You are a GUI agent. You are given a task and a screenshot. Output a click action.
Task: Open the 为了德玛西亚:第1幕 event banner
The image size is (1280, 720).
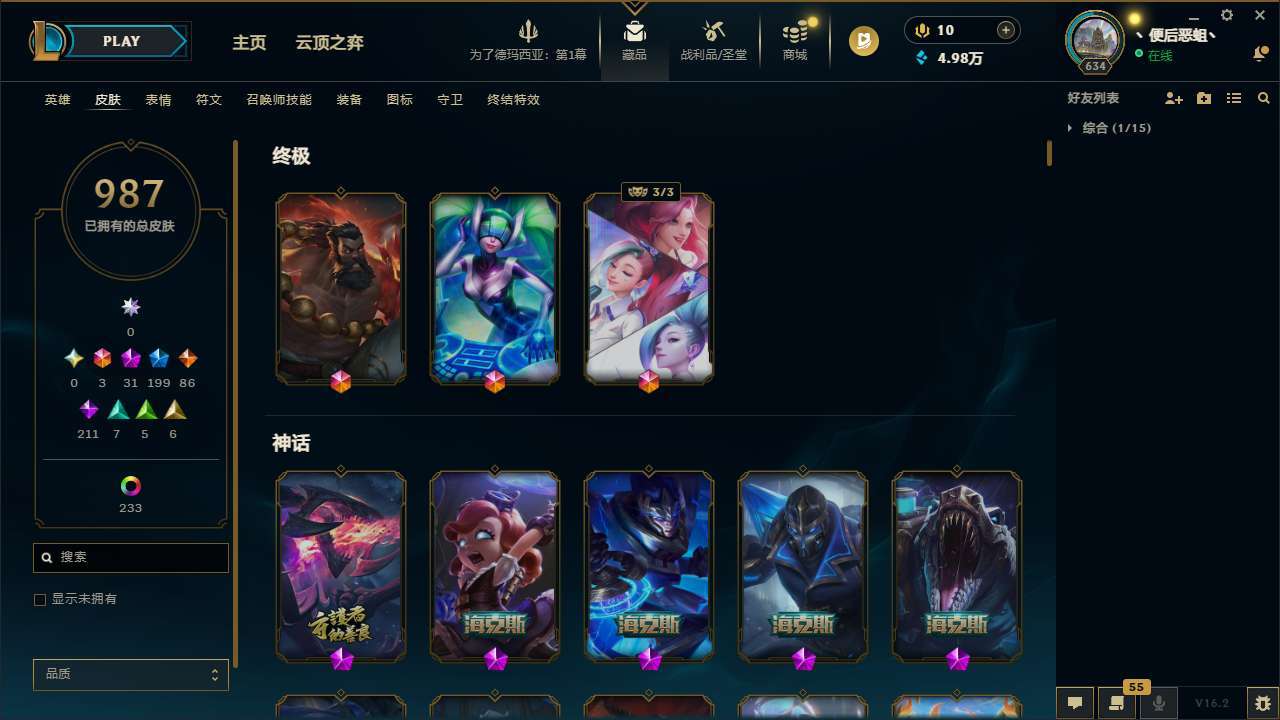pyautogui.click(x=529, y=40)
